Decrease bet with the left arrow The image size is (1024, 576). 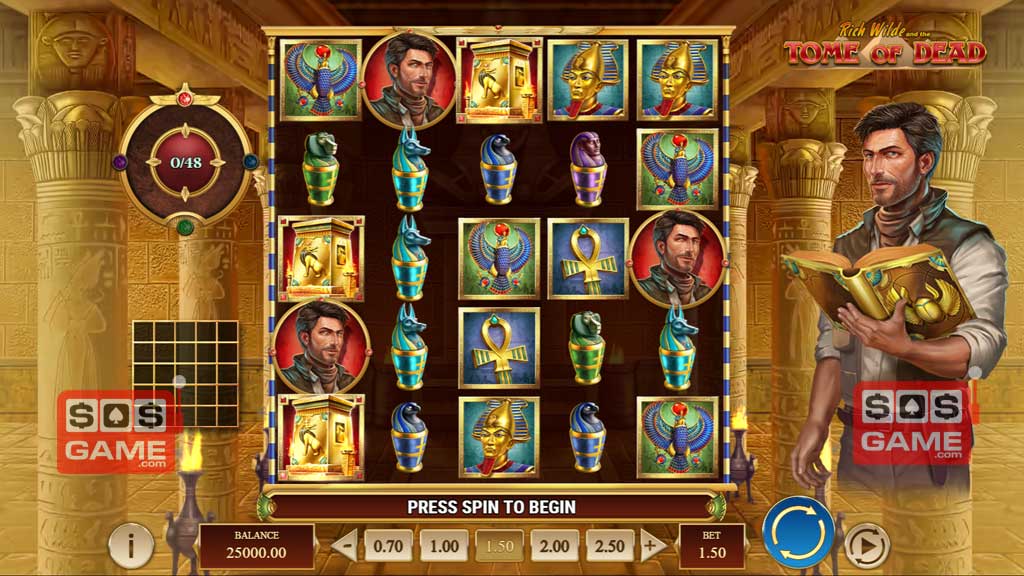tap(344, 546)
